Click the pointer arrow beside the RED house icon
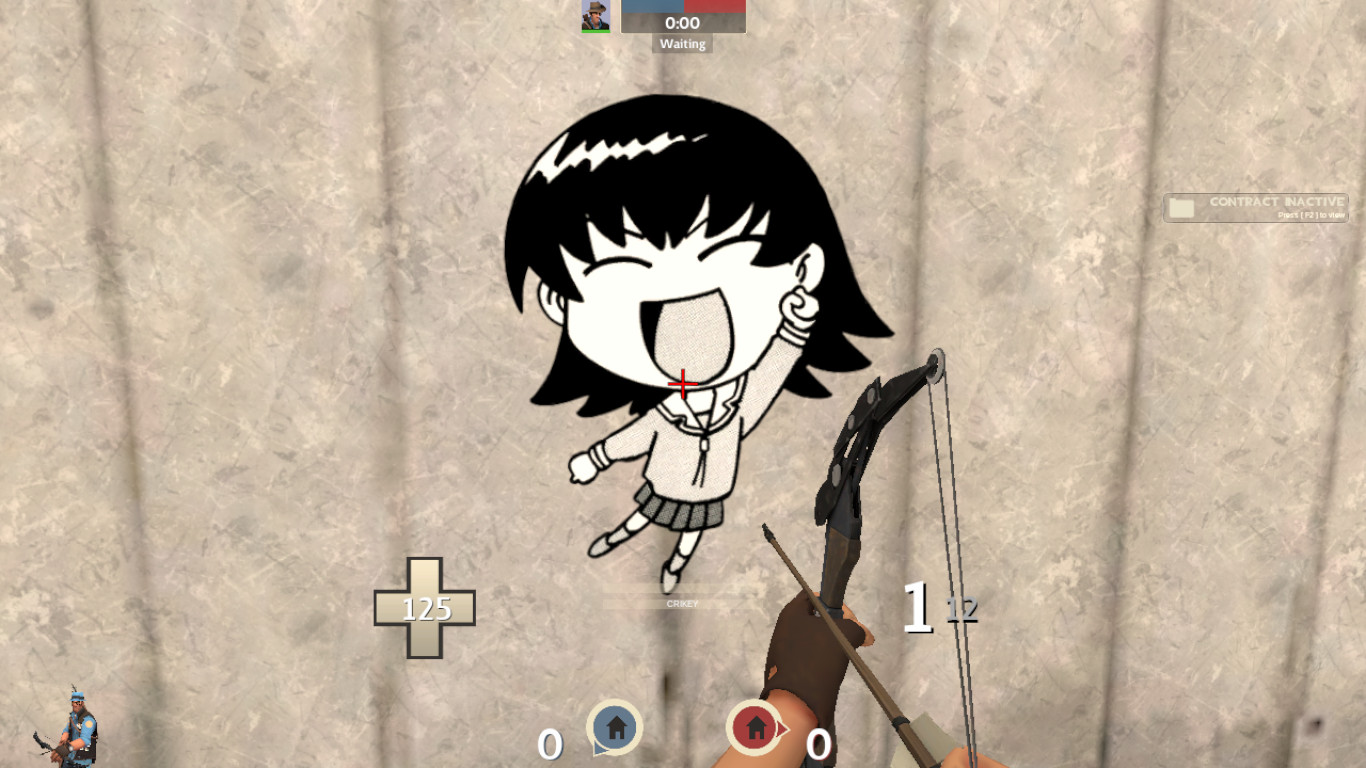The height and width of the screenshot is (768, 1366). (x=782, y=727)
